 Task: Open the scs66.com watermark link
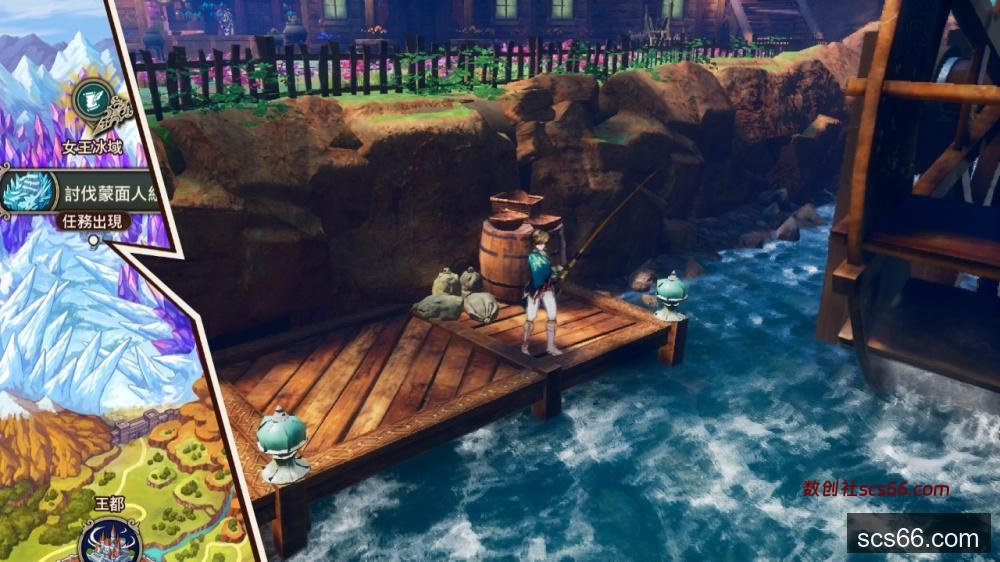(x=917, y=538)
